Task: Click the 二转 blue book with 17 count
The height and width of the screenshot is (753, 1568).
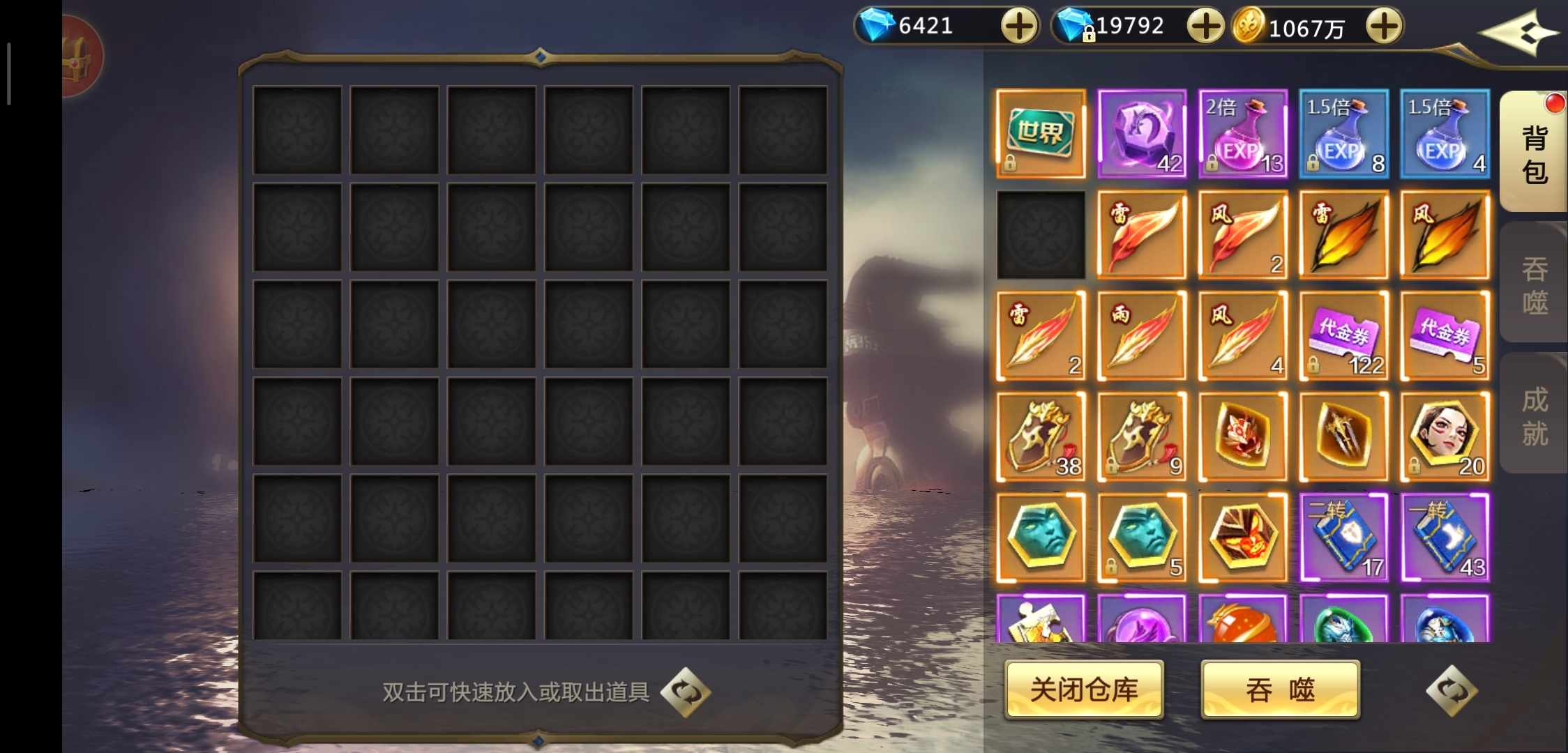Action: point(1344,538)
